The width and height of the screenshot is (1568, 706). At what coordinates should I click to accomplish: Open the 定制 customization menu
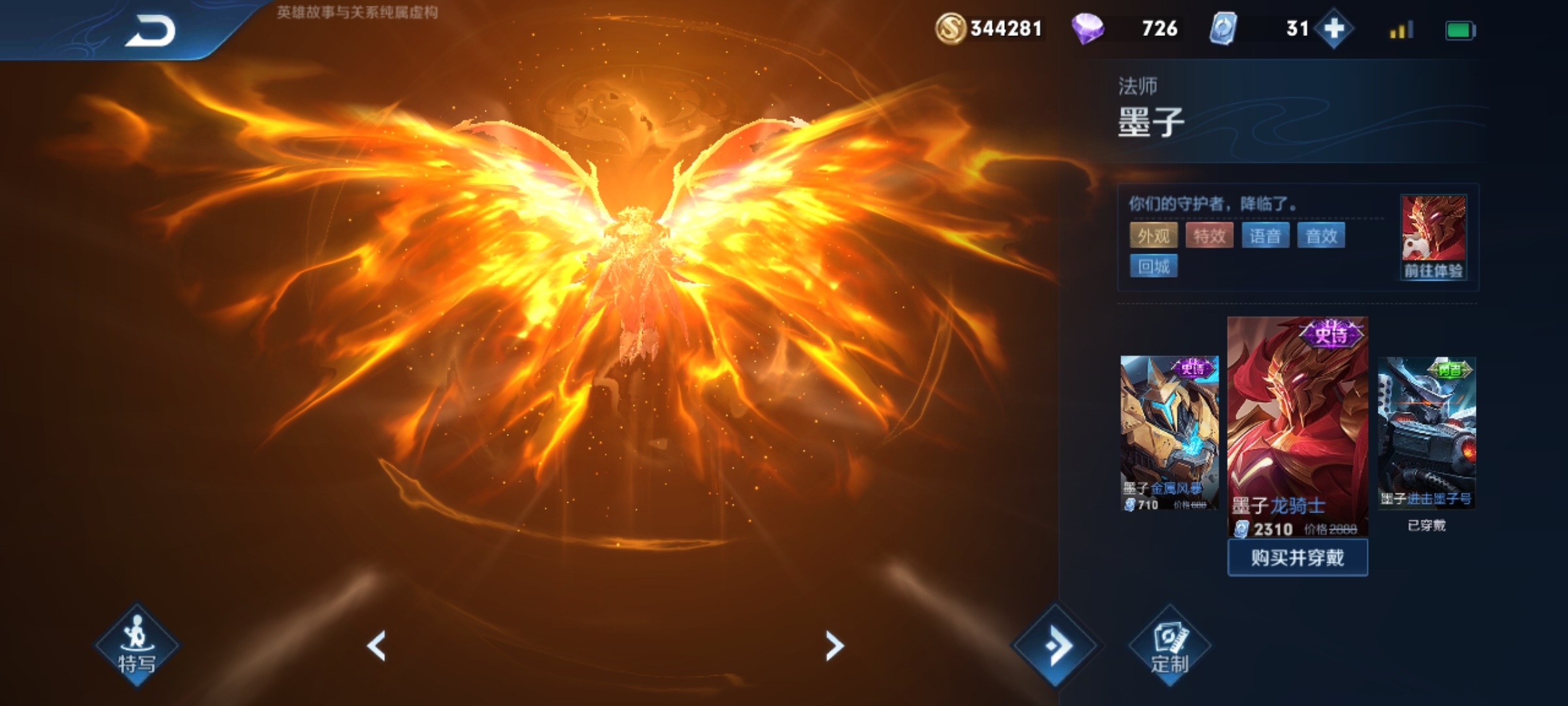tap(1169, 646)
